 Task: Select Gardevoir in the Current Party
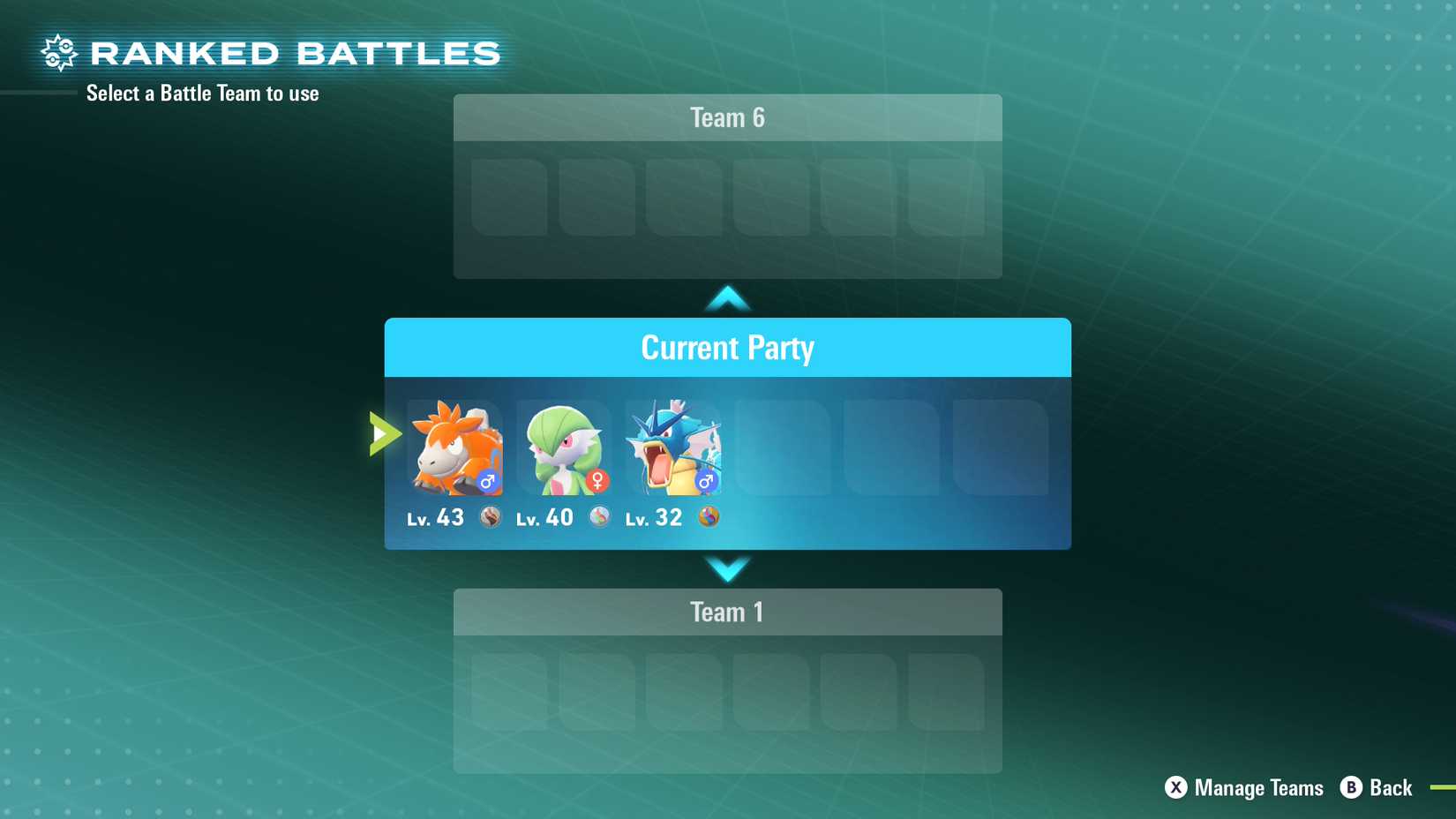tap(564, 448)
